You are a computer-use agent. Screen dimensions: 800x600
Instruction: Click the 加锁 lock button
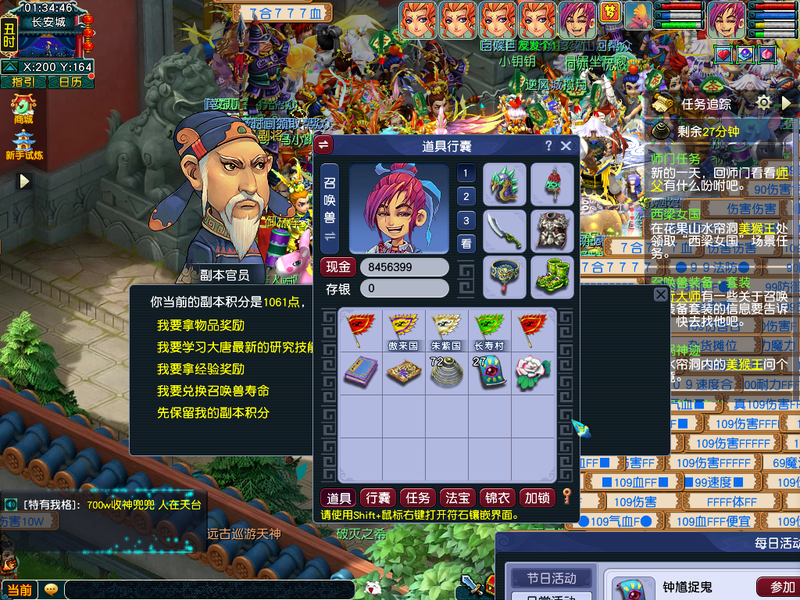pos(537,498)
